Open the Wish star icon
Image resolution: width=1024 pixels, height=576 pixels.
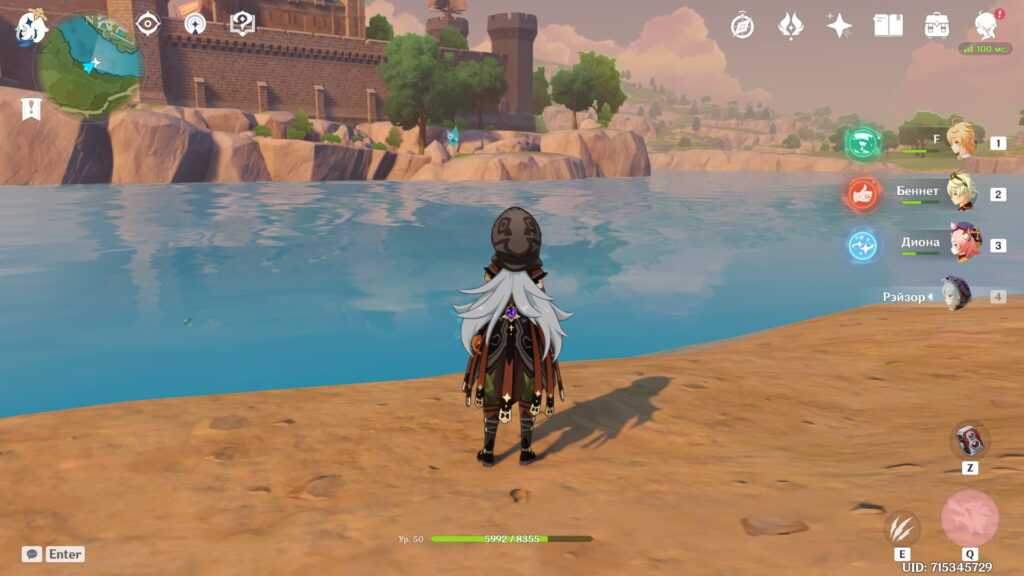tap(839, 26)
